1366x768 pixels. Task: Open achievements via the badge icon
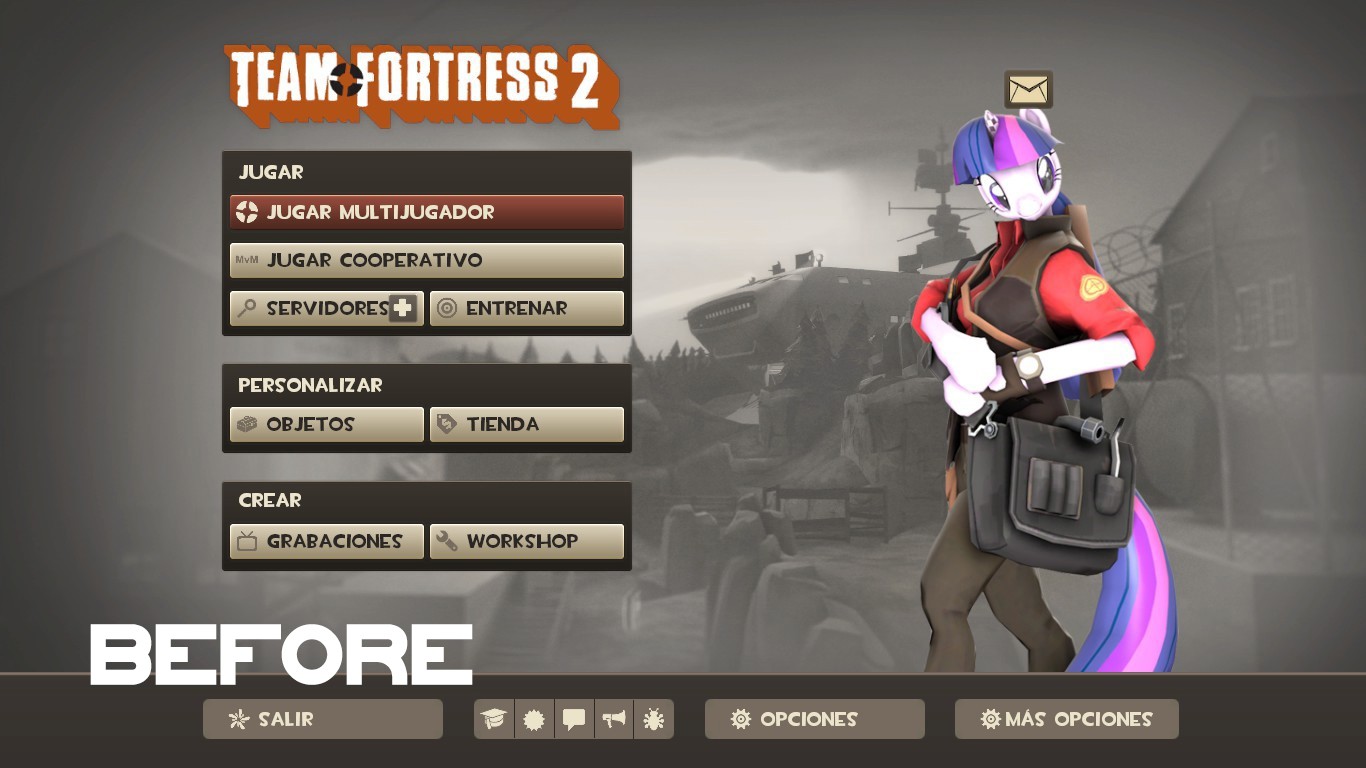point(534,718)
